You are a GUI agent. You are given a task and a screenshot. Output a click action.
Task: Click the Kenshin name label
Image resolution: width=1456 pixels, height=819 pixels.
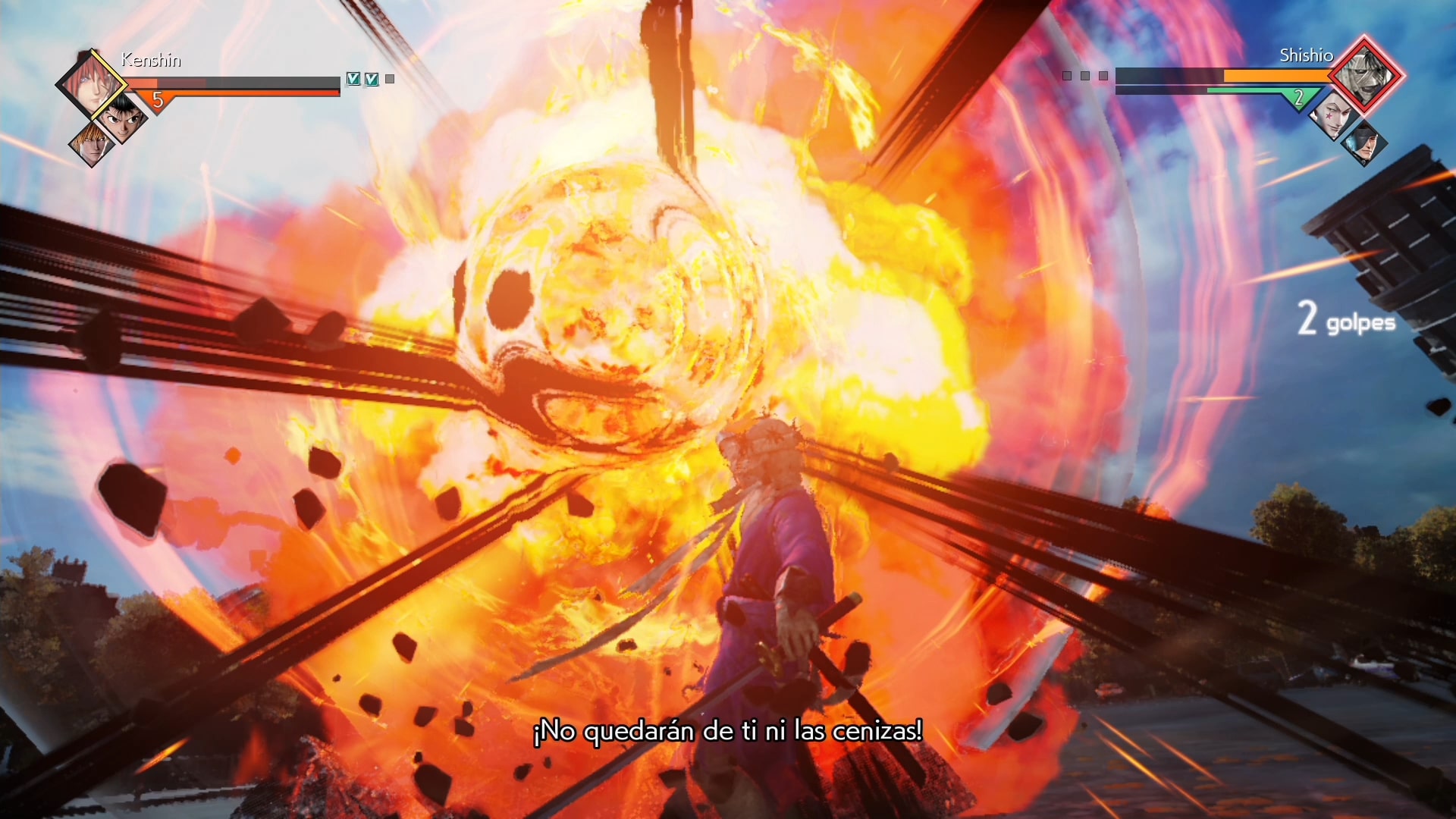150,61
